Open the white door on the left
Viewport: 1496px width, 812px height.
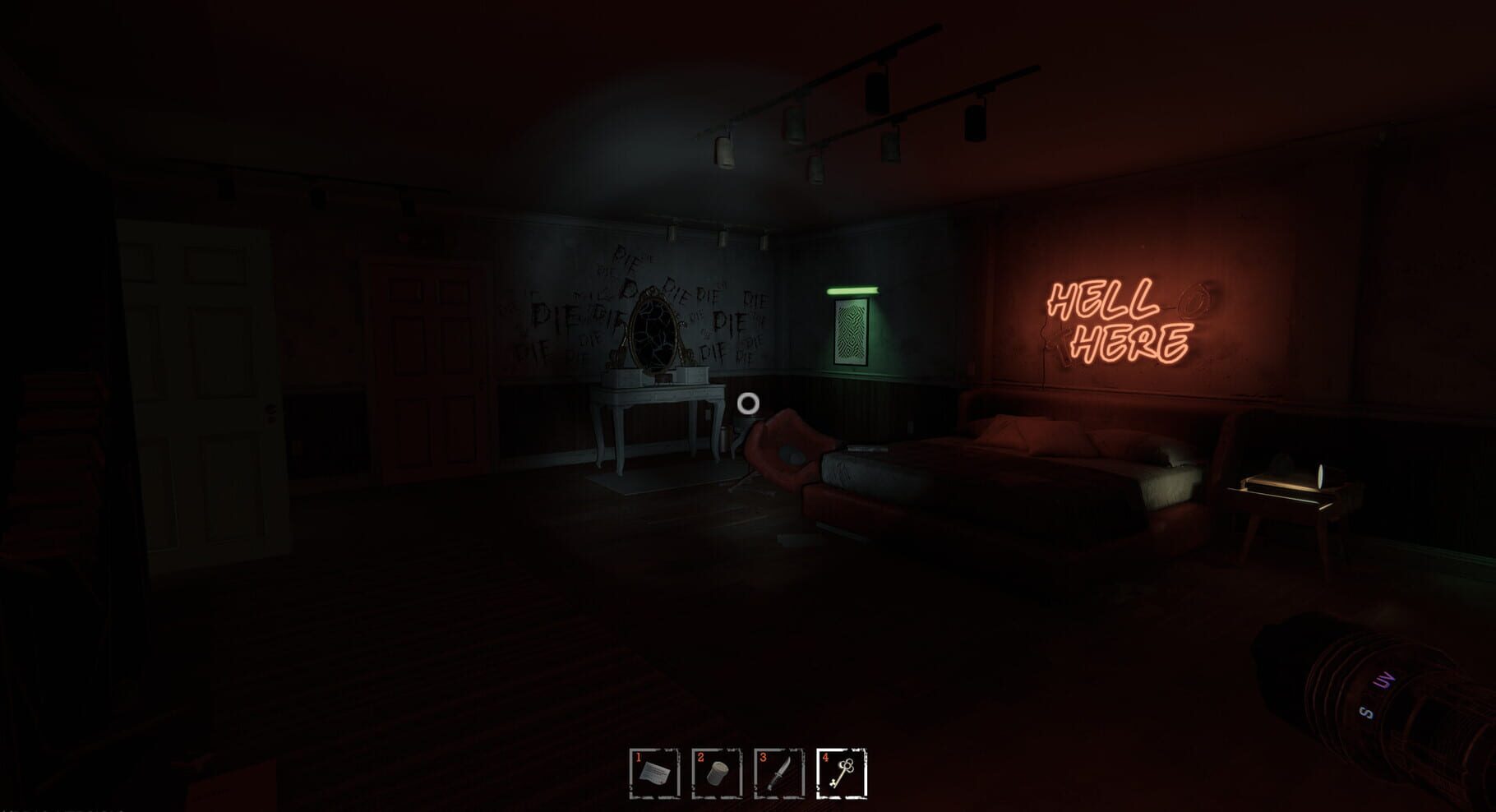(201, 394)
